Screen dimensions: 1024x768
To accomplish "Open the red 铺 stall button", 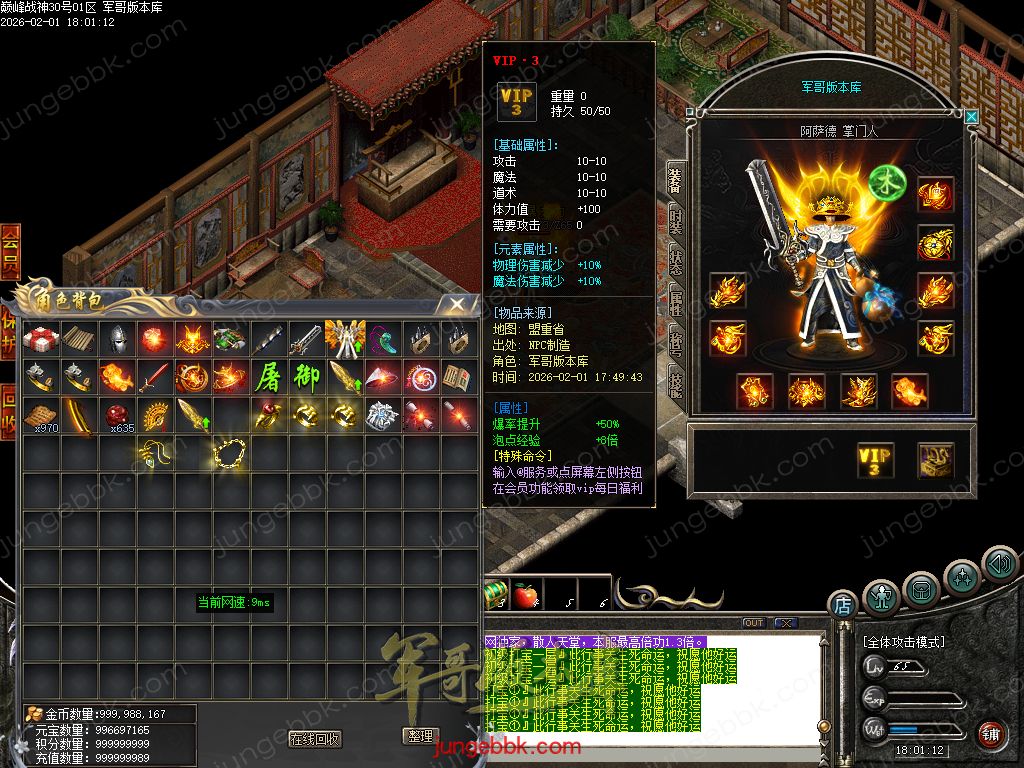I will click(x=991, y=735).
